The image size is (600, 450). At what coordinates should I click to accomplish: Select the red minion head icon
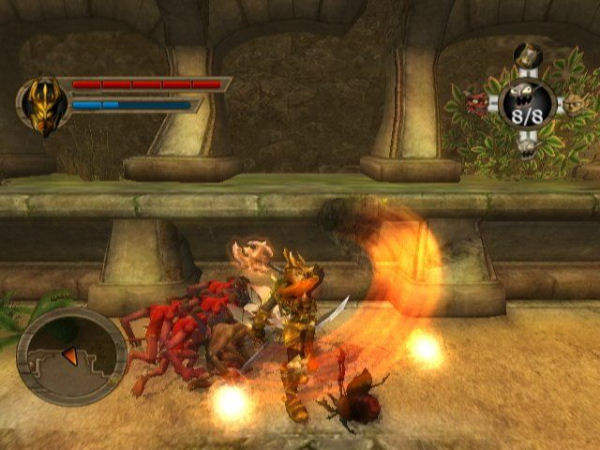[x=479, y=103]
